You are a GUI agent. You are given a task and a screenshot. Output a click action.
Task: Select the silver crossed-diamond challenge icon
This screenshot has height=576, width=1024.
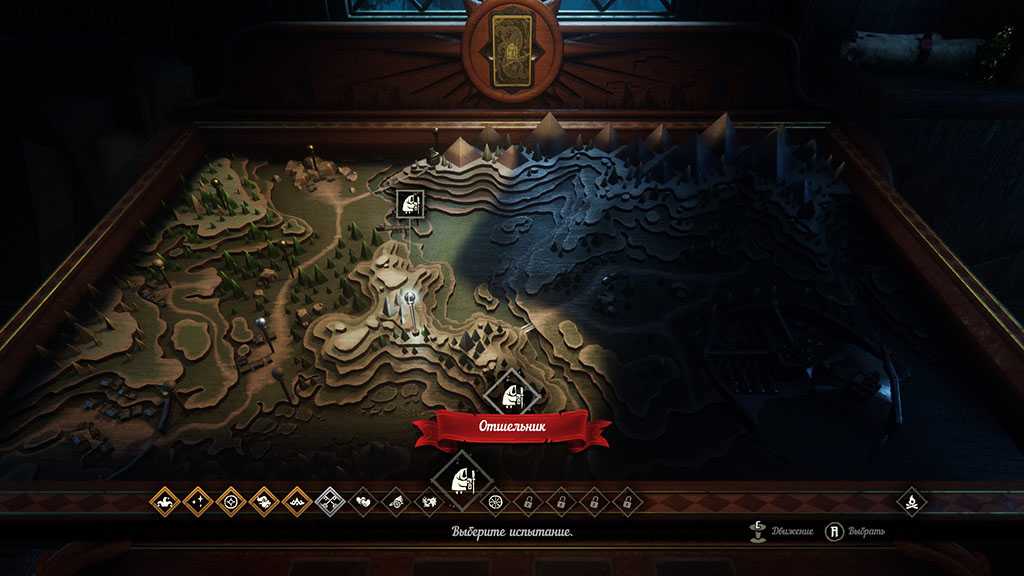330,500
